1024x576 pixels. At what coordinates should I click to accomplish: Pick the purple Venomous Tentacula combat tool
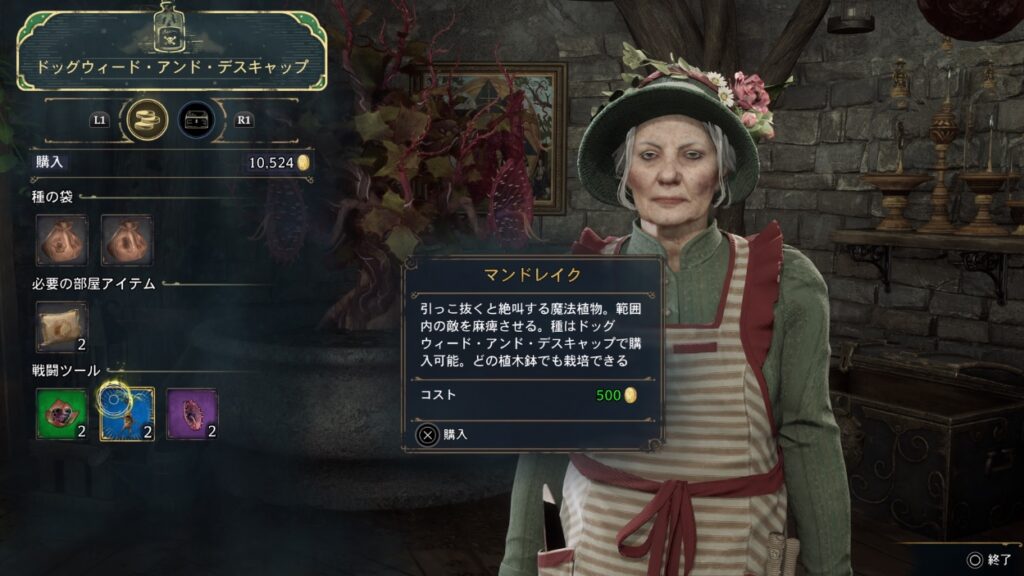pos(191,414)
